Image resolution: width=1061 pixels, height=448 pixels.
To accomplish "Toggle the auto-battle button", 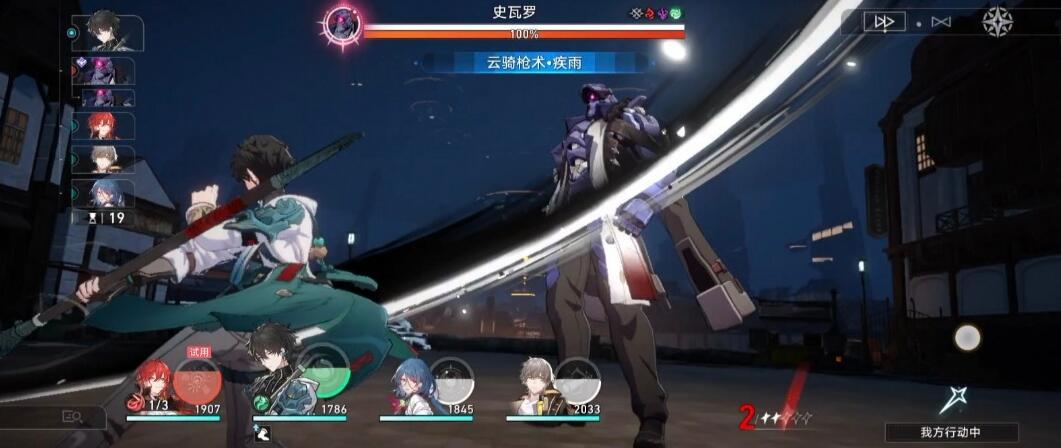I will coord(940,22).
